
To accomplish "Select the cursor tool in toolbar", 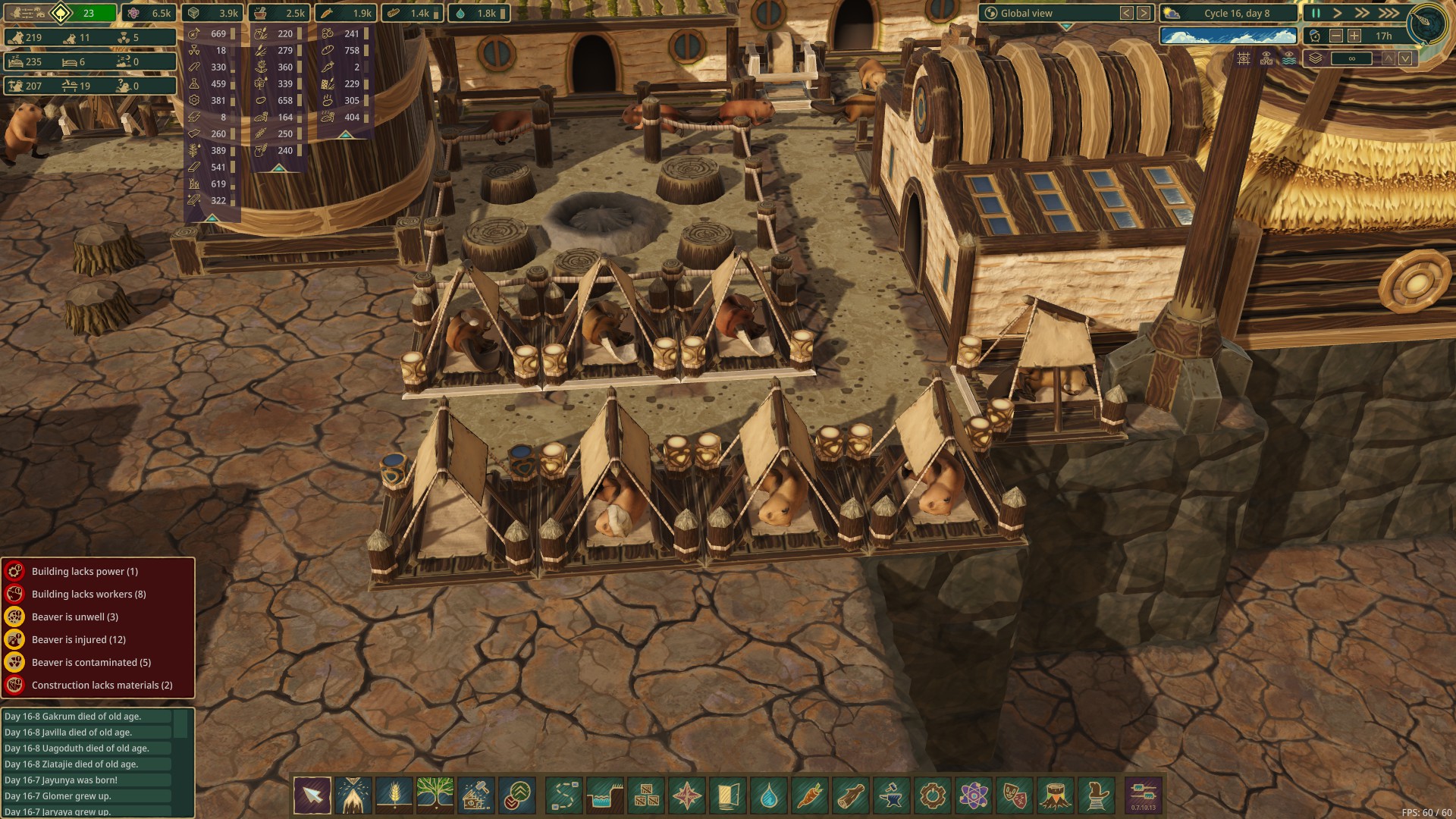I will [x=312, y=795].
